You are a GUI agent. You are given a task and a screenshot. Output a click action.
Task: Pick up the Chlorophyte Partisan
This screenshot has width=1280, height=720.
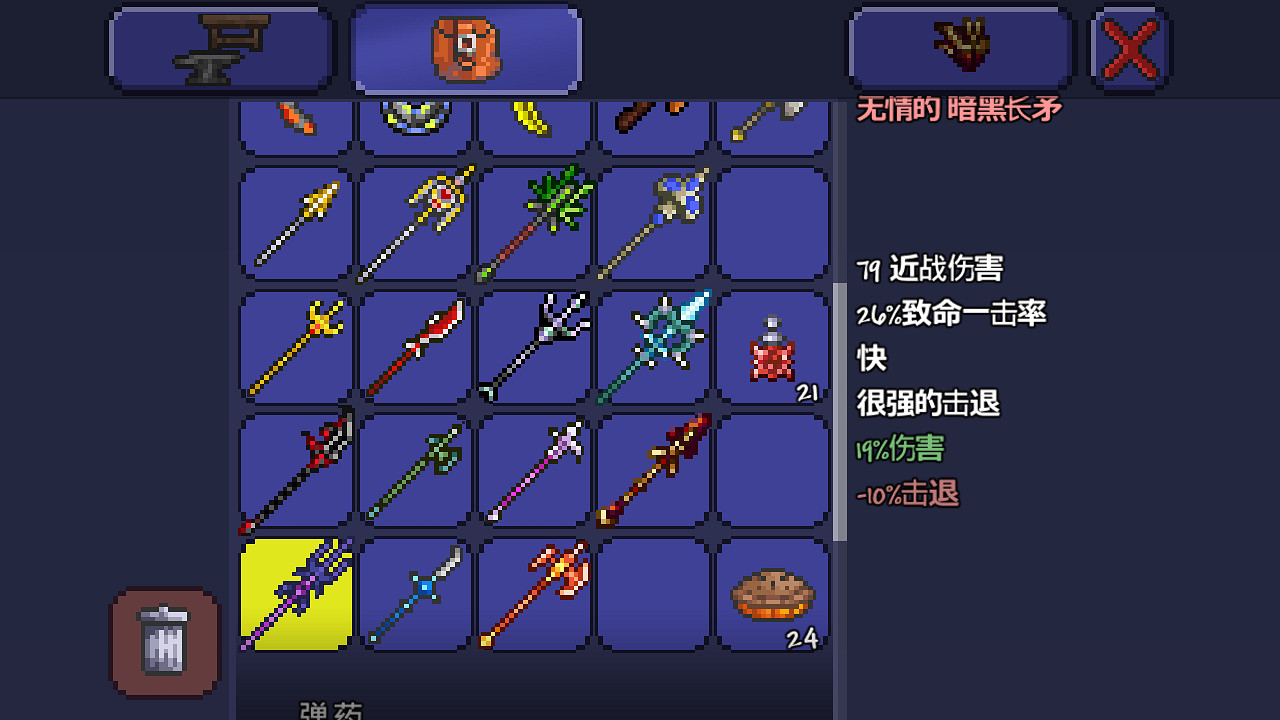[535, 222]
